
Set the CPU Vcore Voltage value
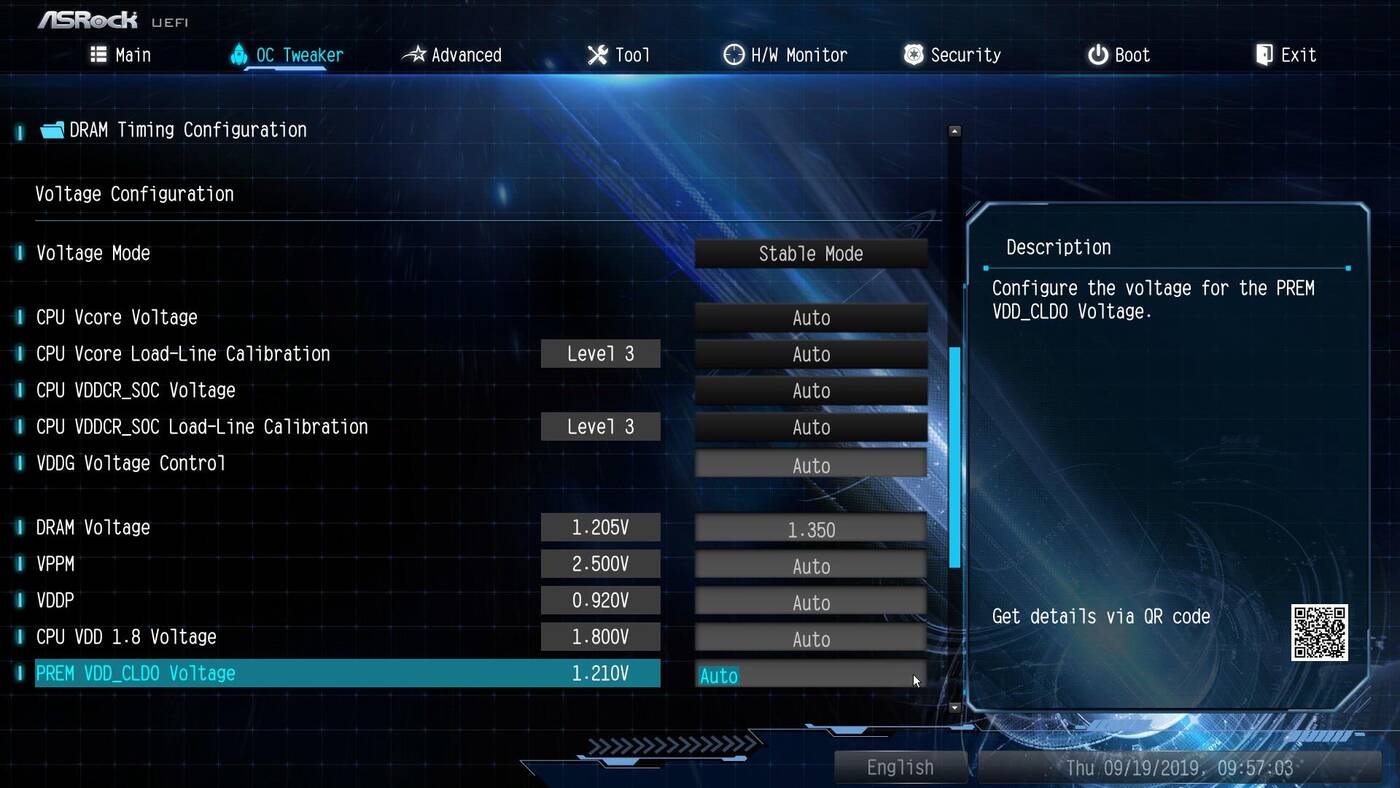pos(810,318)
